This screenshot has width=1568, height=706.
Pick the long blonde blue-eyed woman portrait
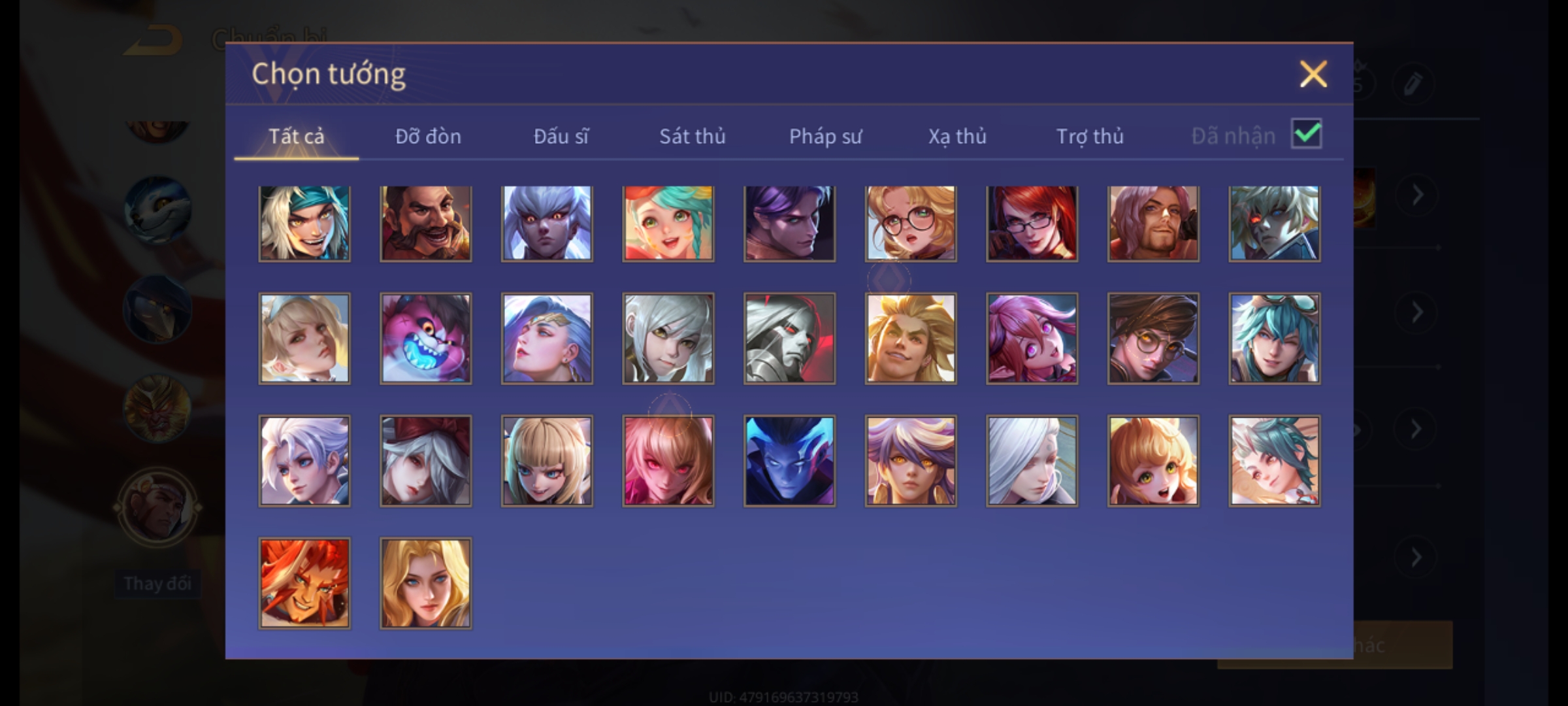pos(425,583)
